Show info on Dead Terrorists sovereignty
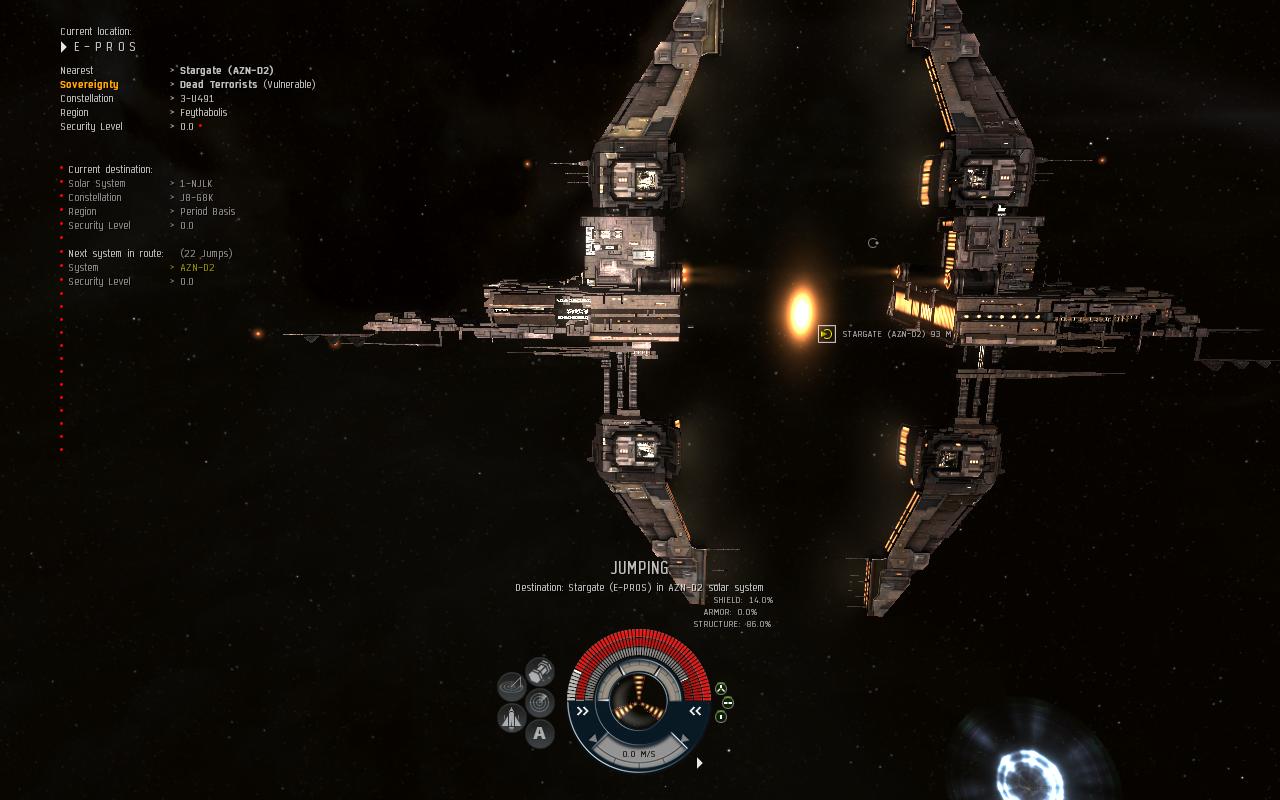The width and height of the screenshot is (1280, 800). [x=218, y=85]
